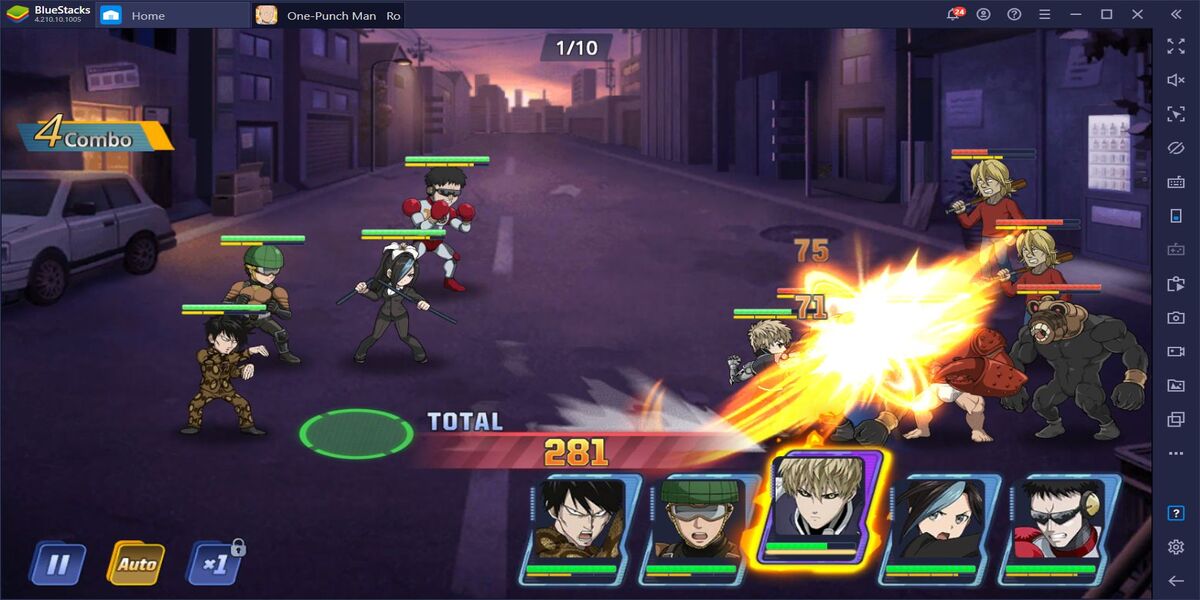This screenshot has width=1200, height=600.
Task: Toggle Auto battle mode
Action: point(136,564)
